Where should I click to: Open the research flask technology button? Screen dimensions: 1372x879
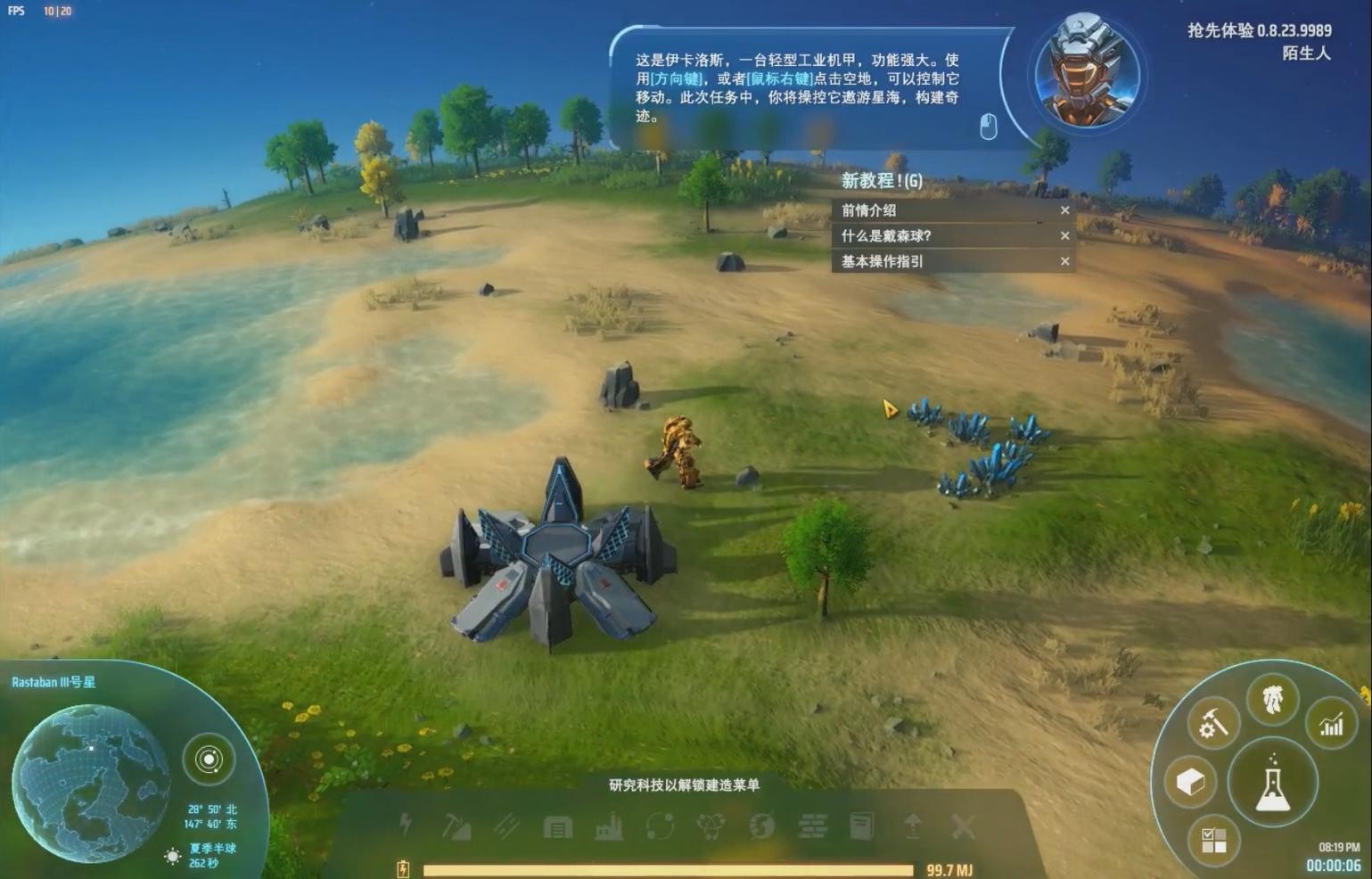pos(1272,783)
